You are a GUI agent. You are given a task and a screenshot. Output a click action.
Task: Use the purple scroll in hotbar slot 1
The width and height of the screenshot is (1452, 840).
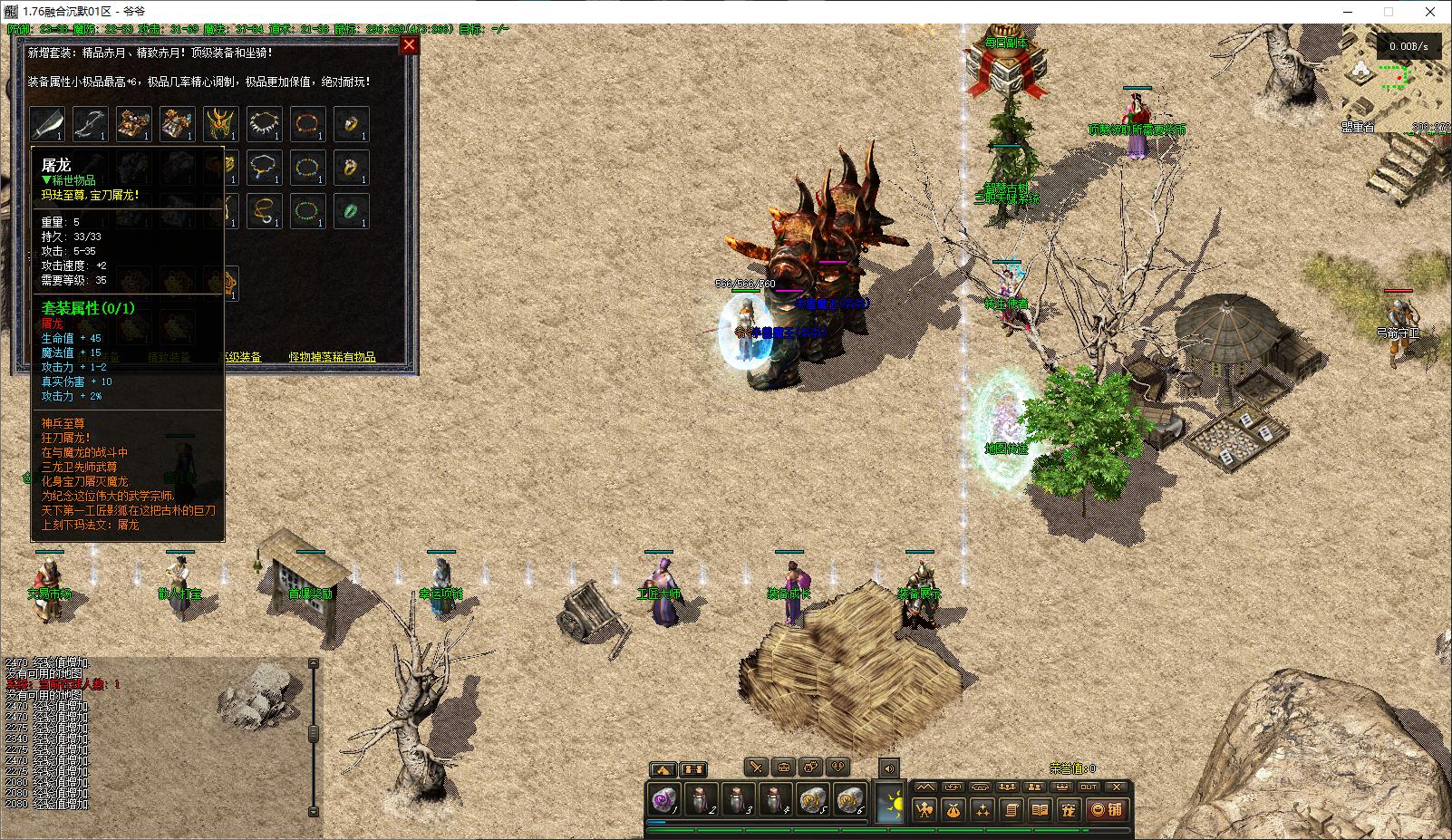point(664,801)
